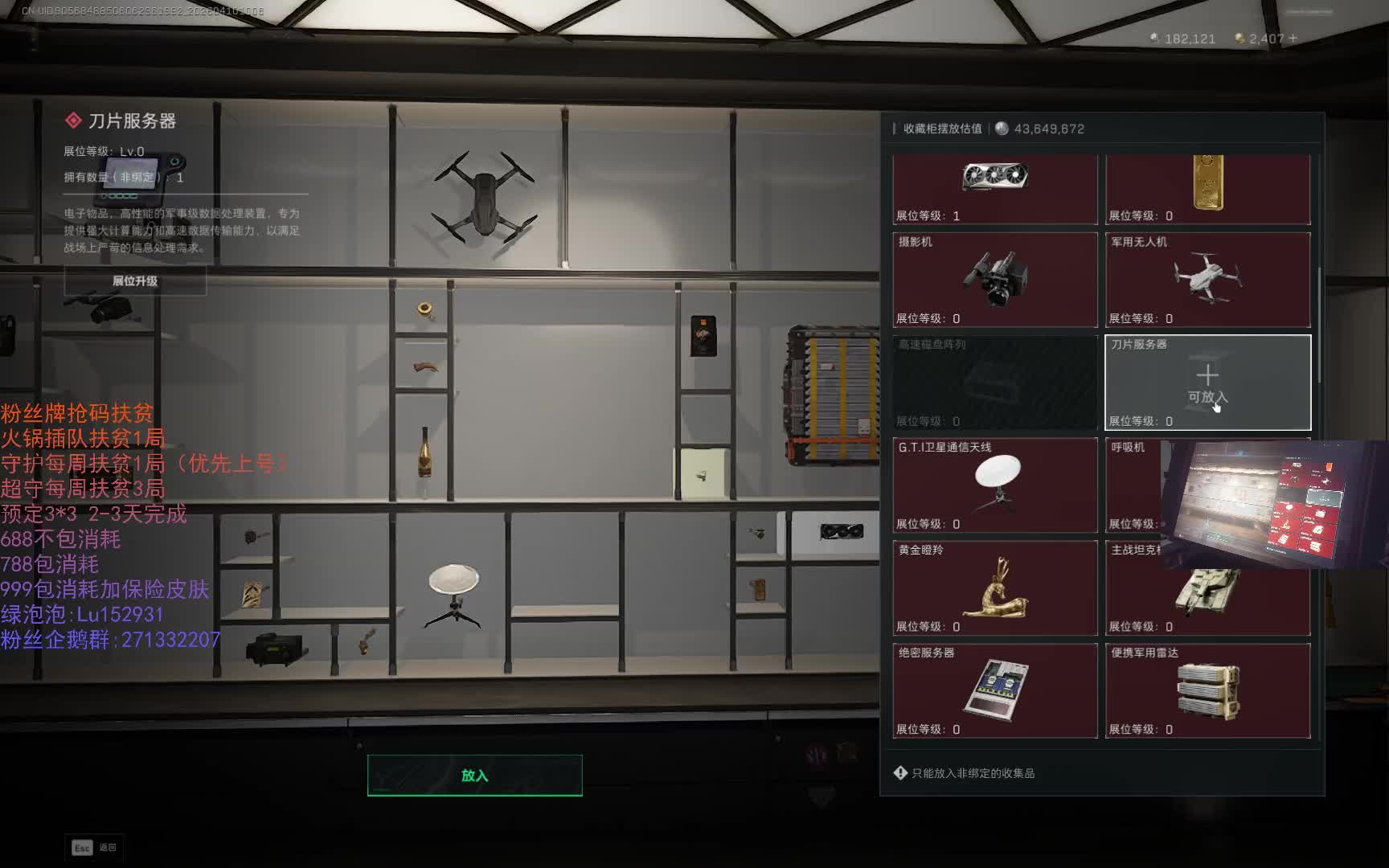Select the graphics card collectible tile
Screen dimensions: 1389x868
[x=995, y=188]
